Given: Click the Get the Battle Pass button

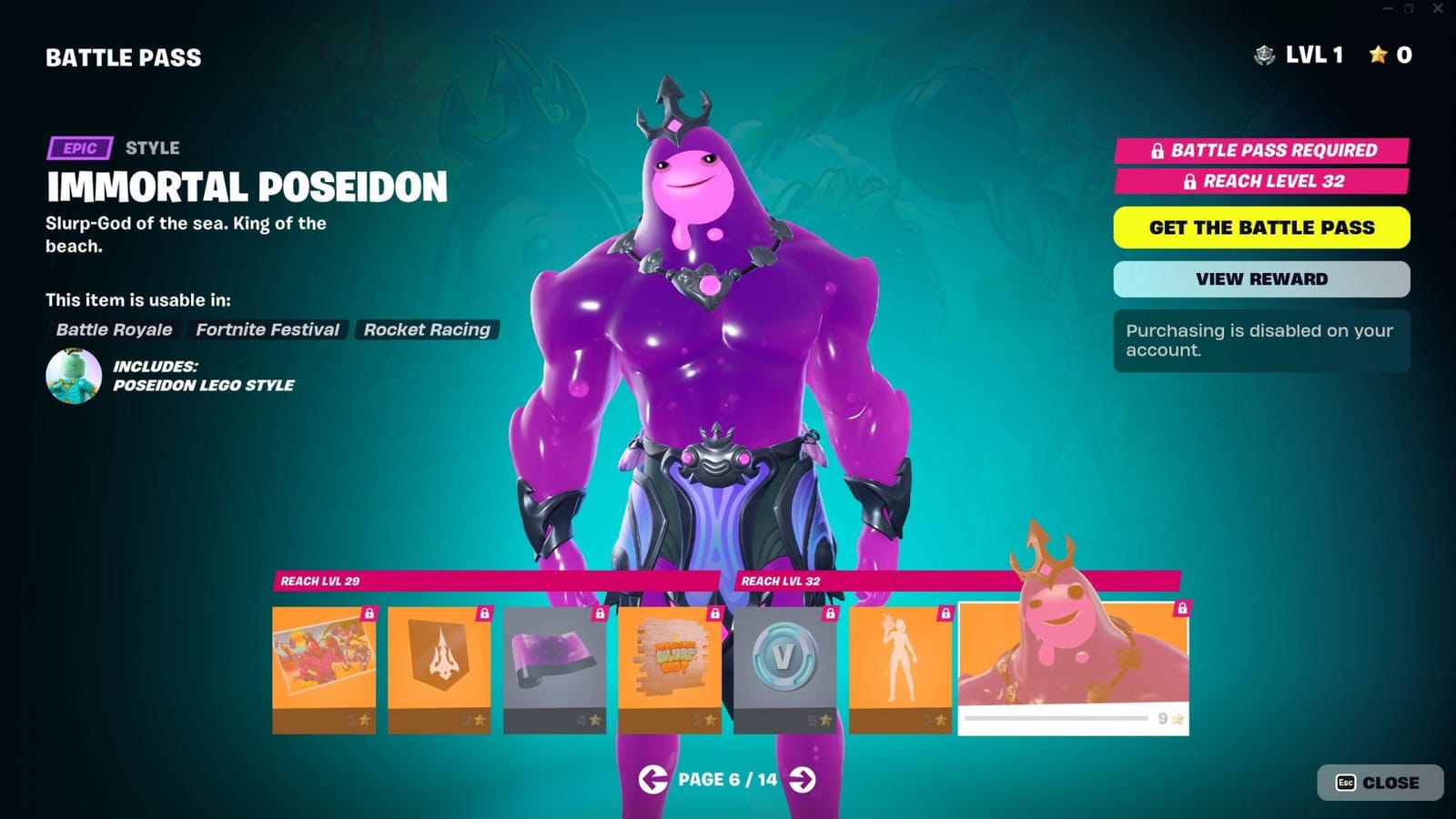Looking at the screenshot, I should (1260, 227).
